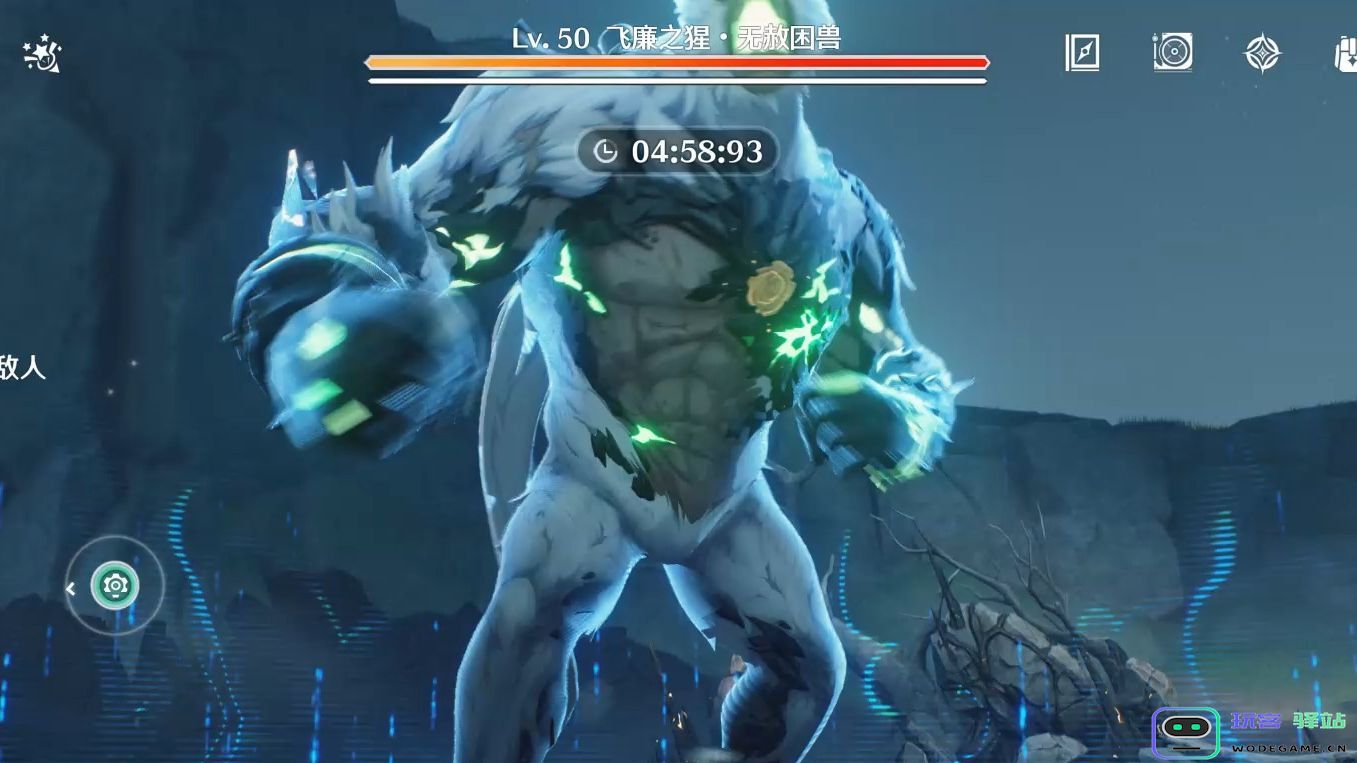Click the WODEGAME.CN robot watermark logo

pos(1185,733)
